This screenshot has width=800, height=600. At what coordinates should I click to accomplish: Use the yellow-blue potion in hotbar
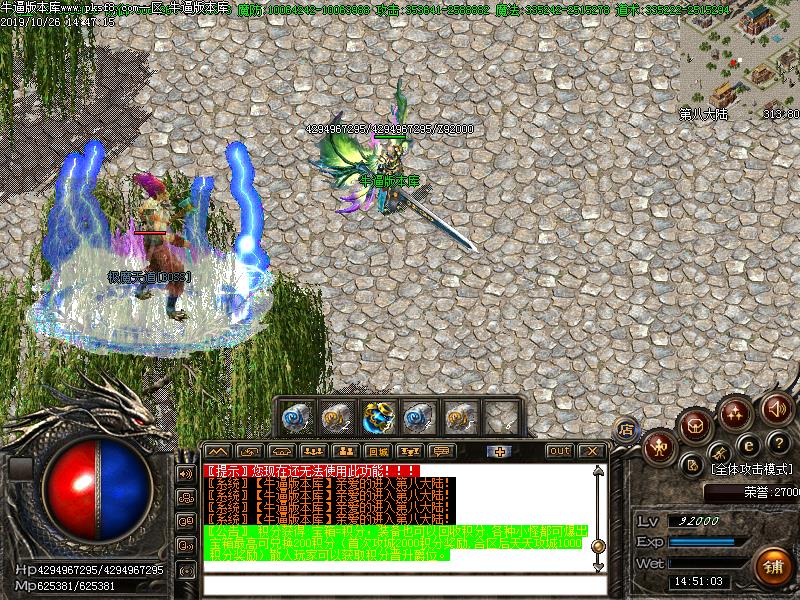pyautogui.click(x=378, y=416)
